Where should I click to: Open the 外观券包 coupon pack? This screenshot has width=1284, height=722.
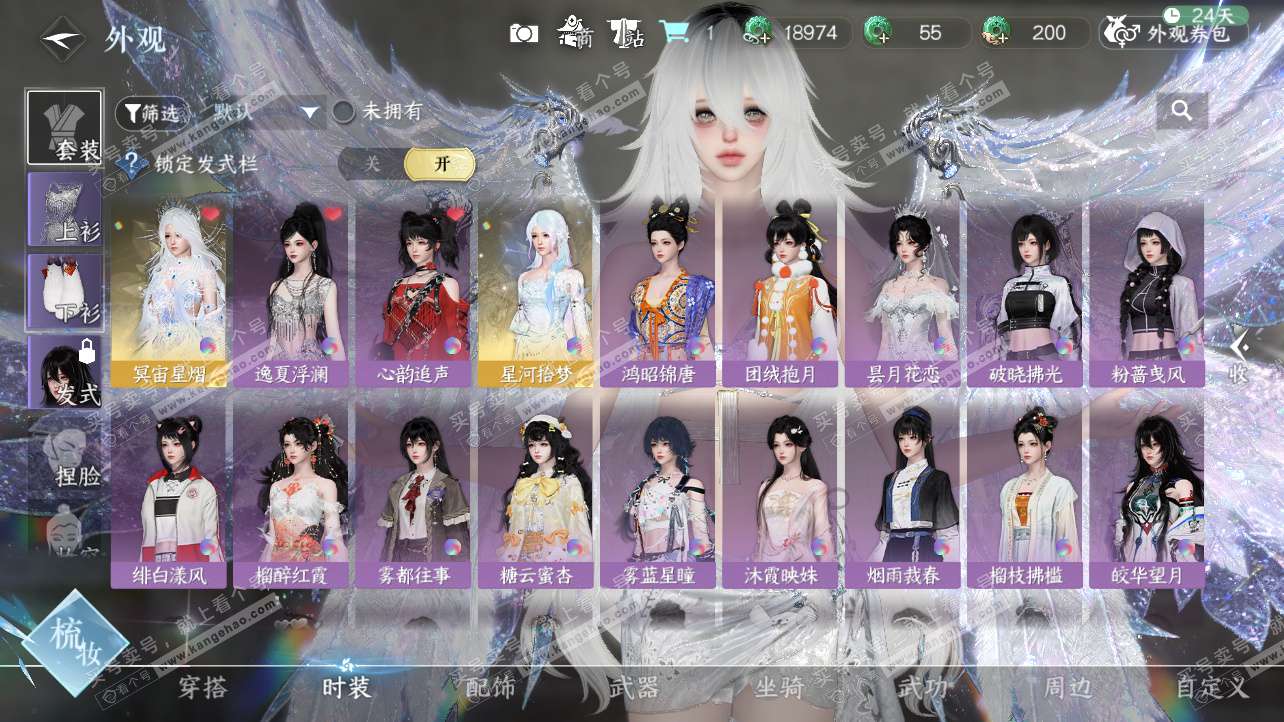(x=1175, y=33)
